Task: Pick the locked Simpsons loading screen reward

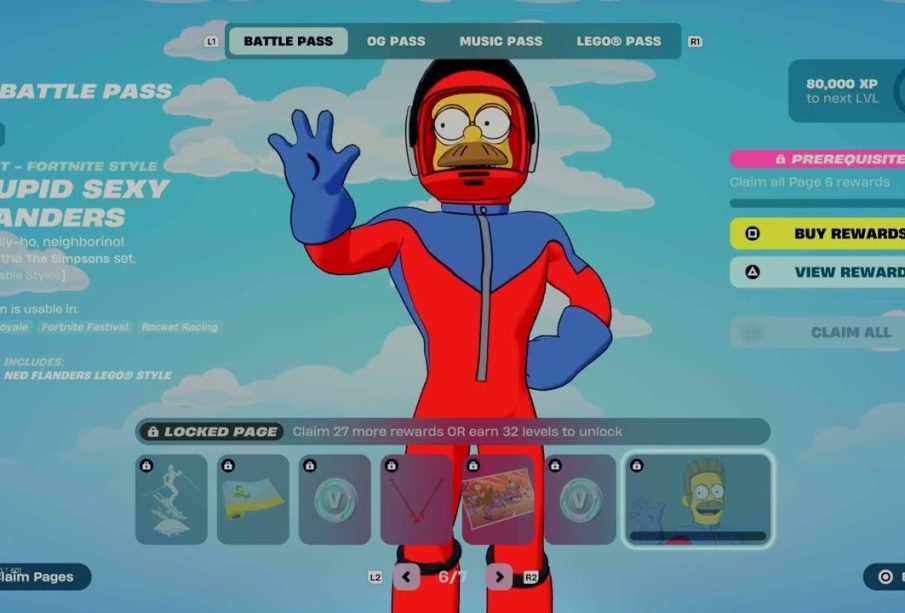Action: tap(499, 500)
